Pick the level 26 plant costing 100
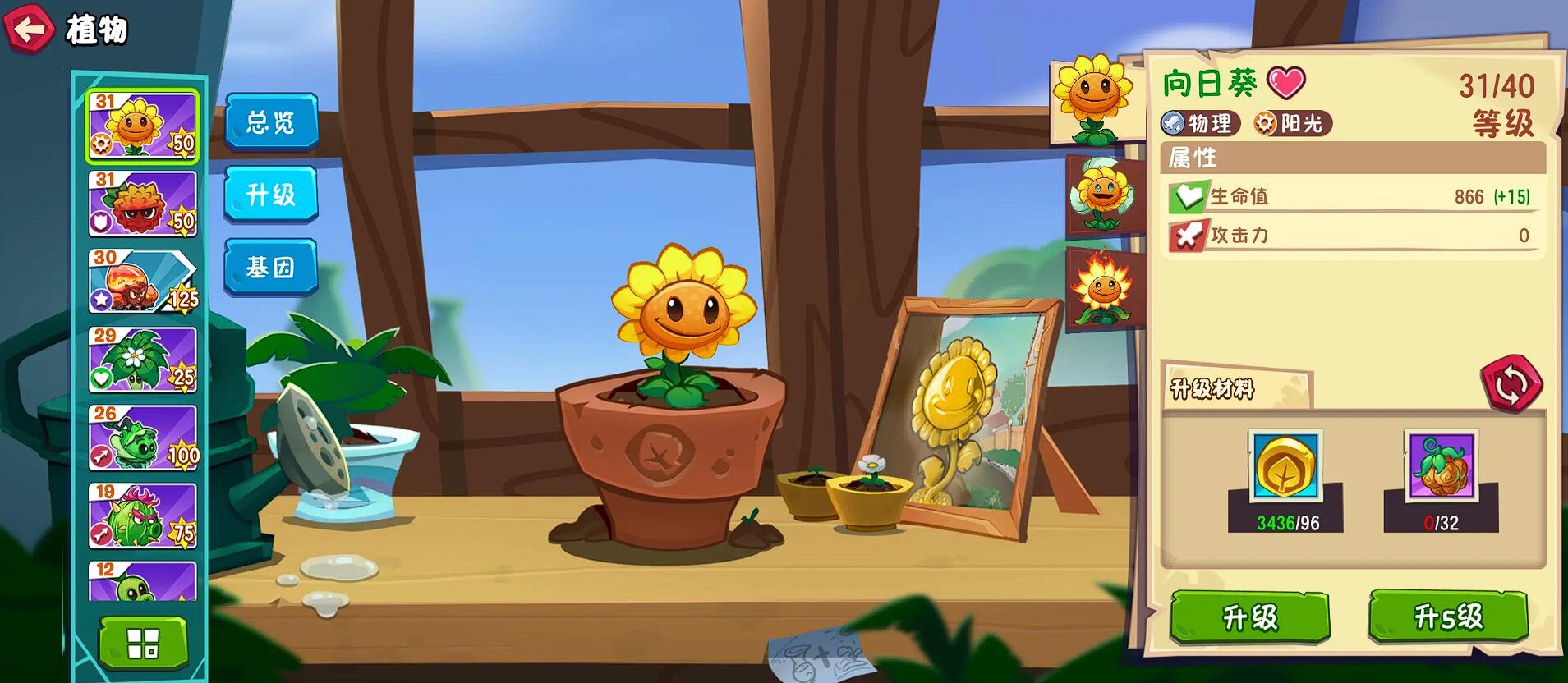Viewport: 1568px width, 683px height. pyautogui.click(x=143, y=438)
